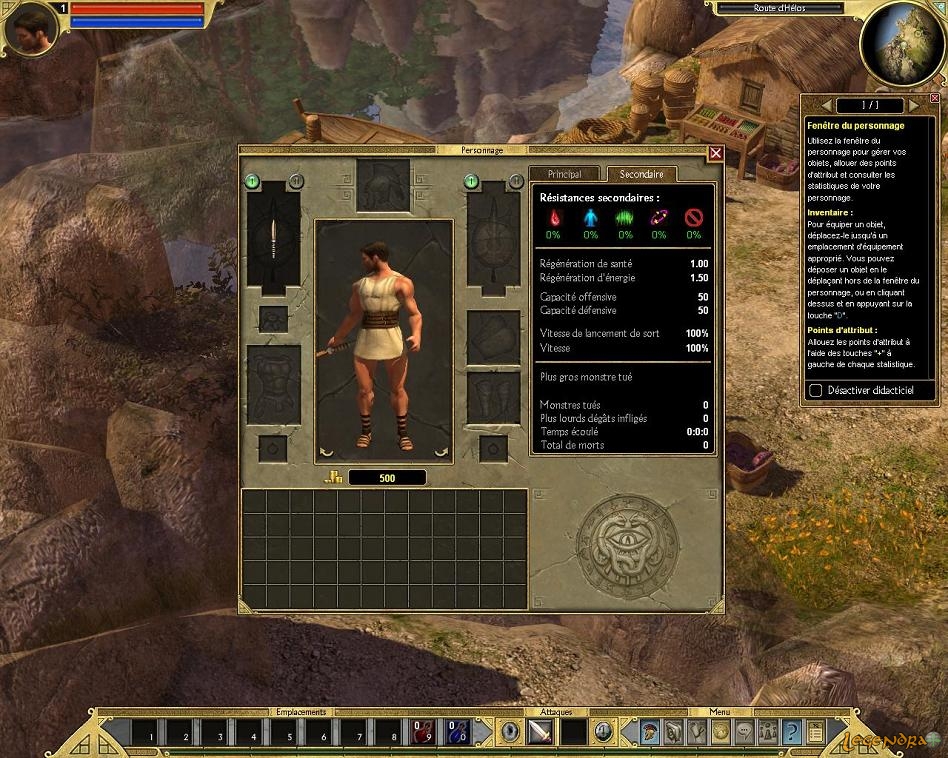The width and height of the screenshot is (948, 758).
Task: Select the empty helmet equipment slot
Action: pyautogui.click(x=384, y=185)
